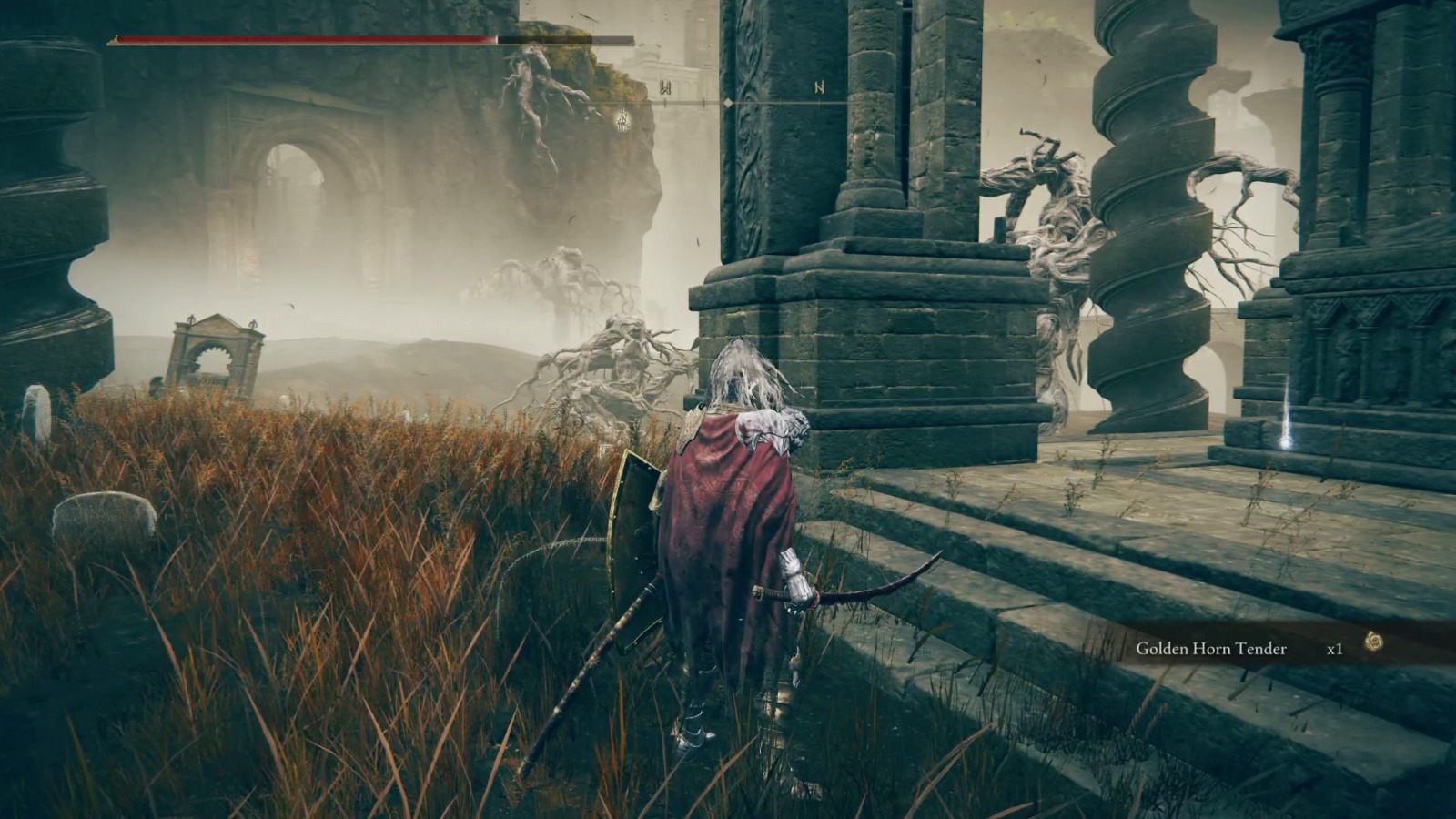Toggle the tick mark left of the diamond marker

tap(703, 103)
